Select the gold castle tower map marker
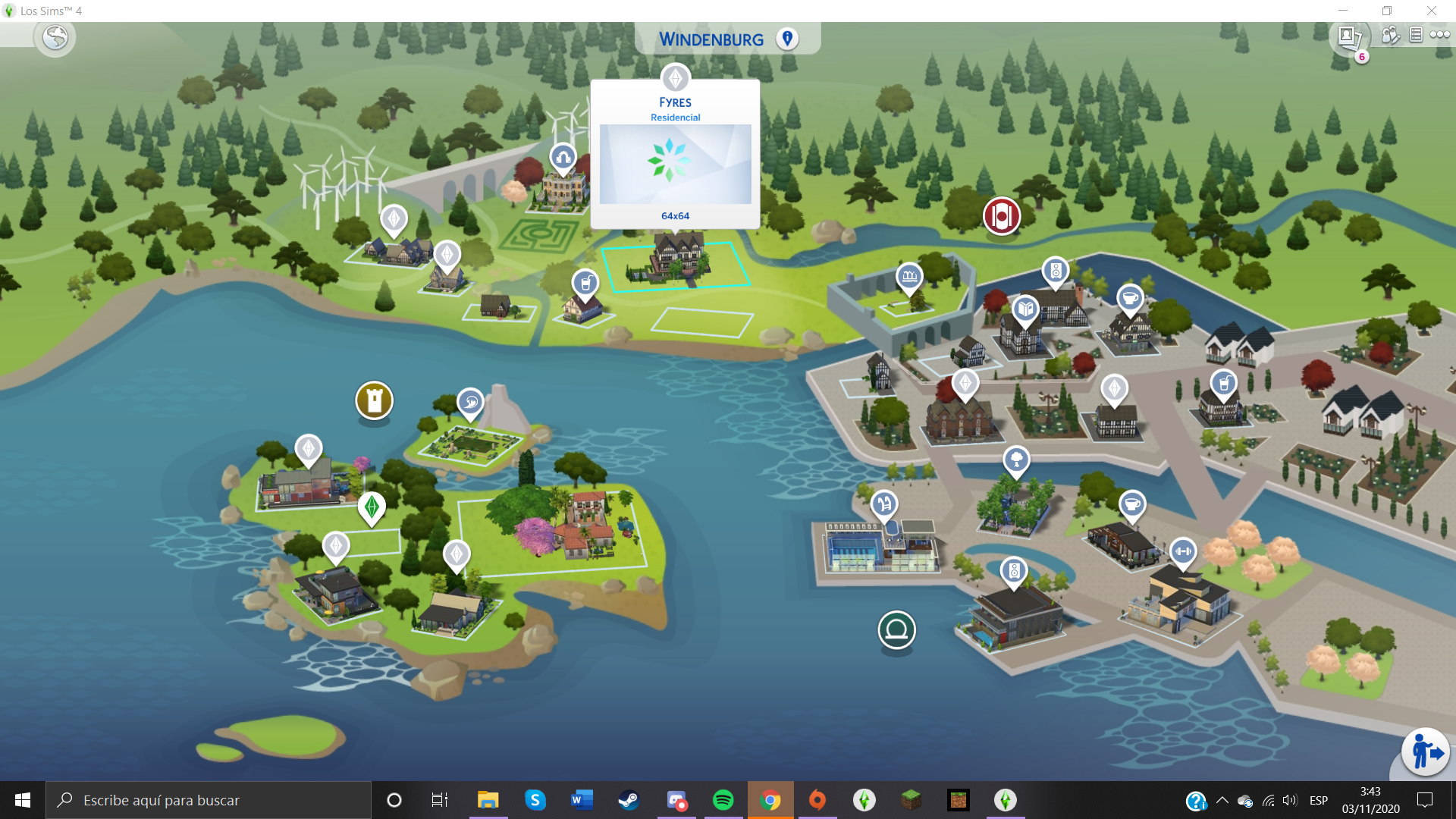The width and height of the screenshot is (1456, 819). [x=374, y=400]
